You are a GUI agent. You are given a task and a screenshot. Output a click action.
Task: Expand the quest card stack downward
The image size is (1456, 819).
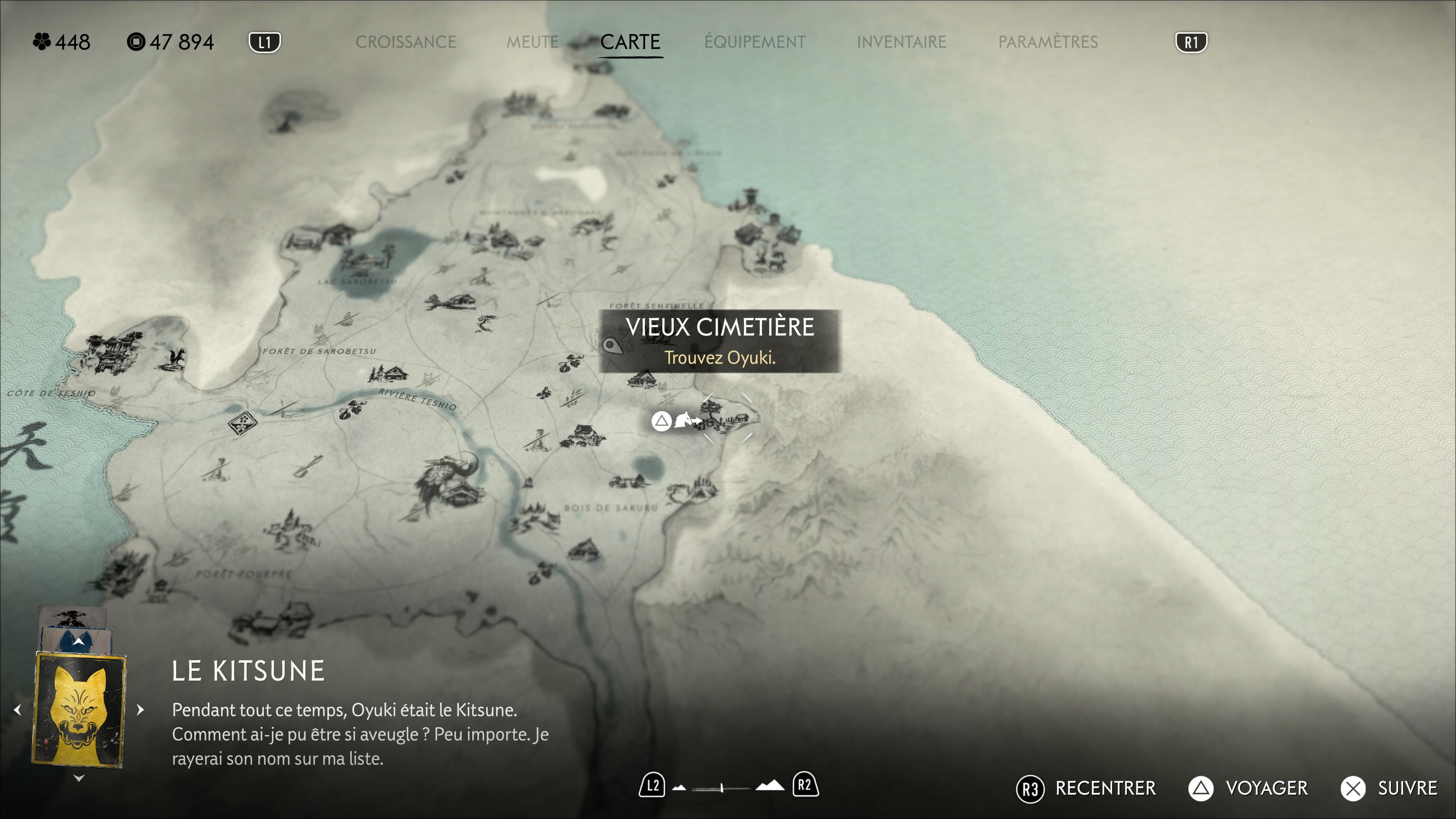pyautogui.click(x=79, y=778)
